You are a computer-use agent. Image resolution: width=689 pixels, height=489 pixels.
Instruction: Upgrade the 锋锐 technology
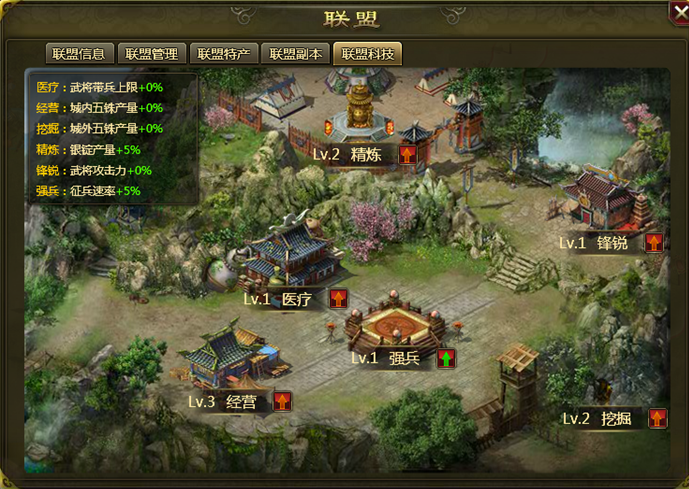pyautogui.click(x=653, y=242)
